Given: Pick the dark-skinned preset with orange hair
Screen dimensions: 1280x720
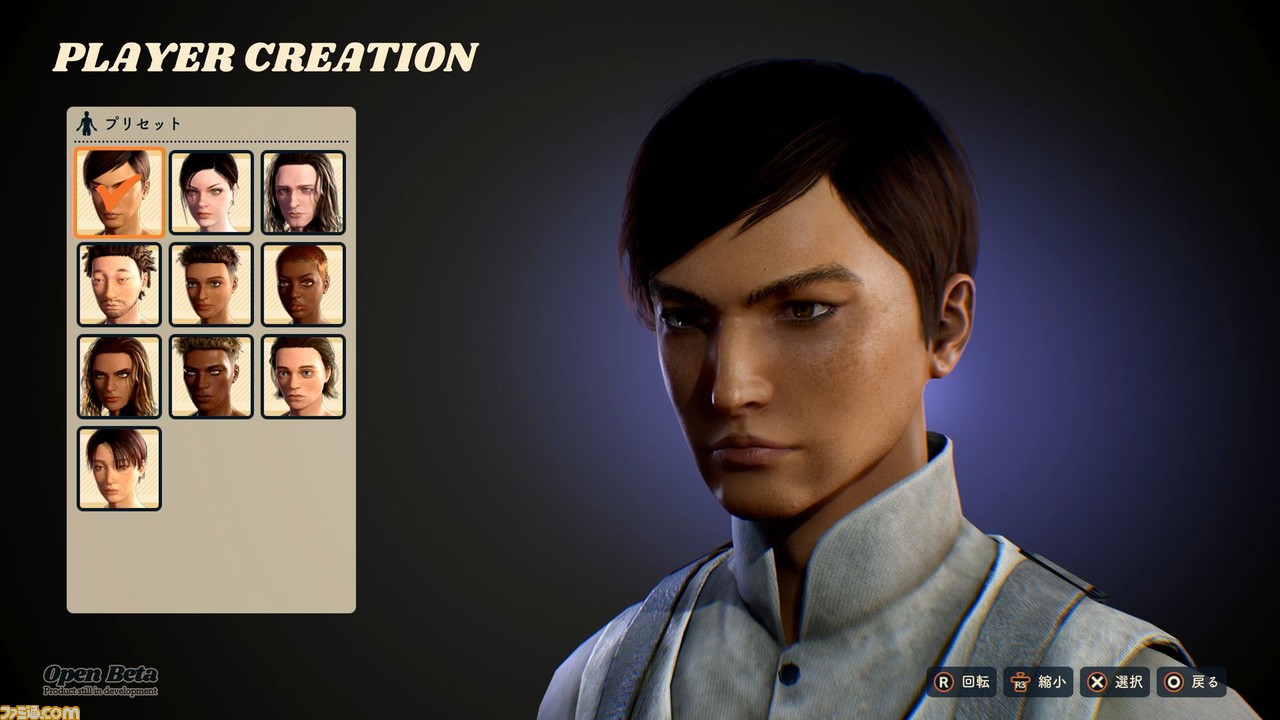Looking at the screenshot, I should click(303, 284).
